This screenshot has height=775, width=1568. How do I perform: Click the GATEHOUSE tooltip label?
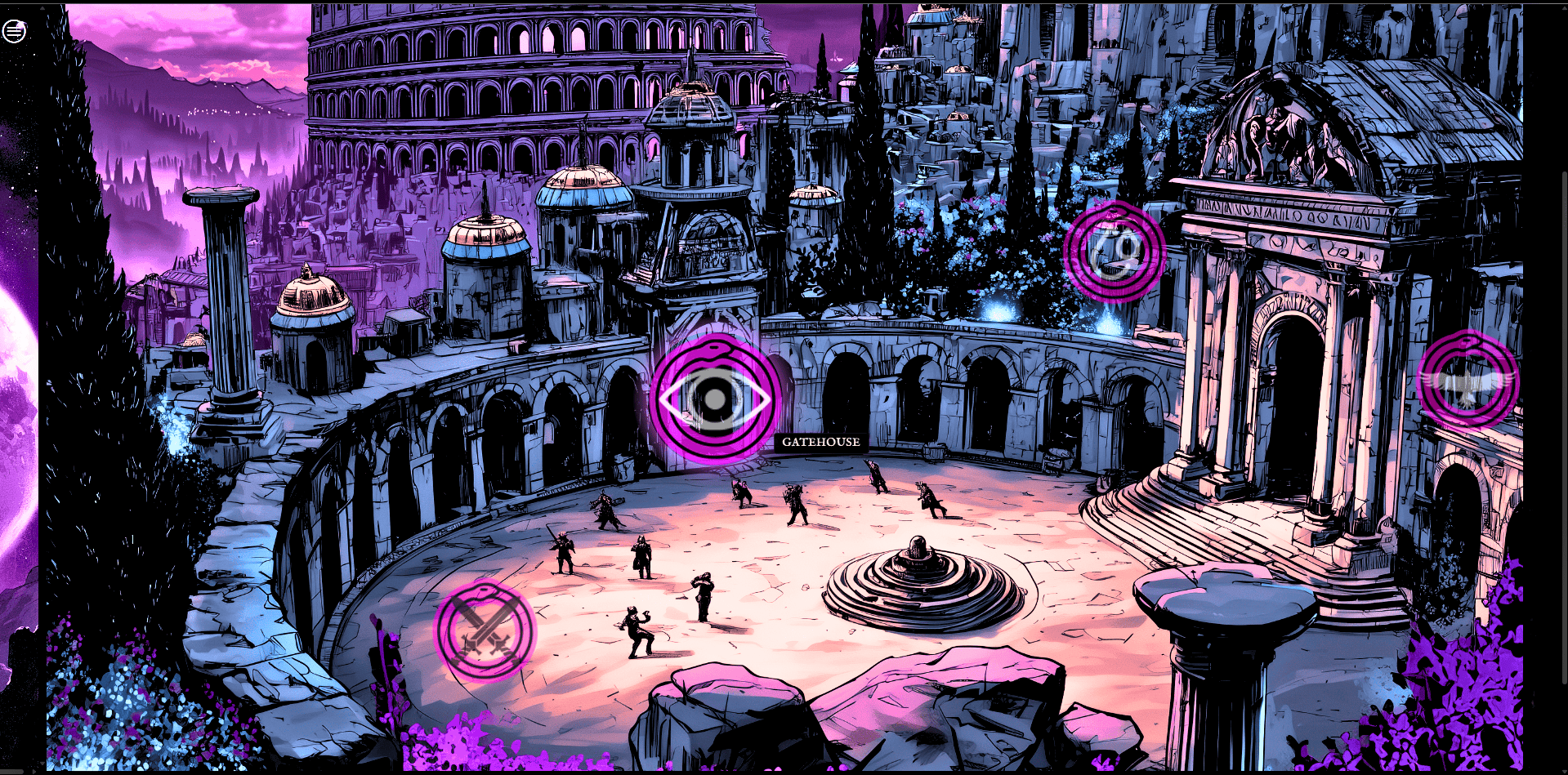820,443
